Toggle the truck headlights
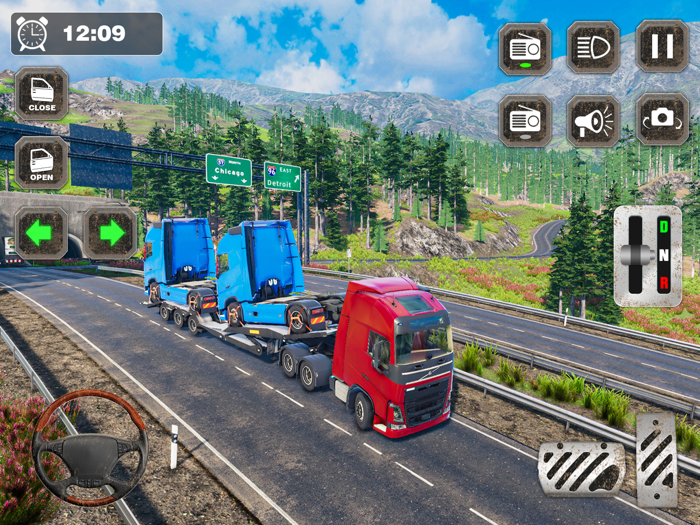 click(x=593, y=46)
